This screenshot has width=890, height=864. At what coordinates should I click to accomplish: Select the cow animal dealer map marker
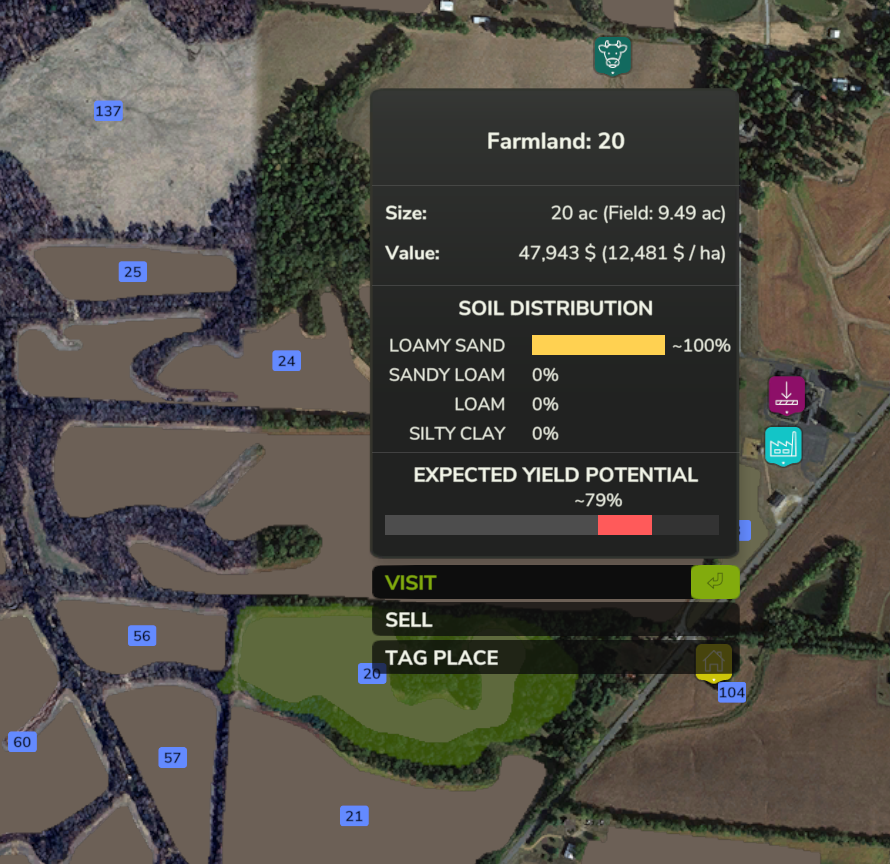point(611,55)
